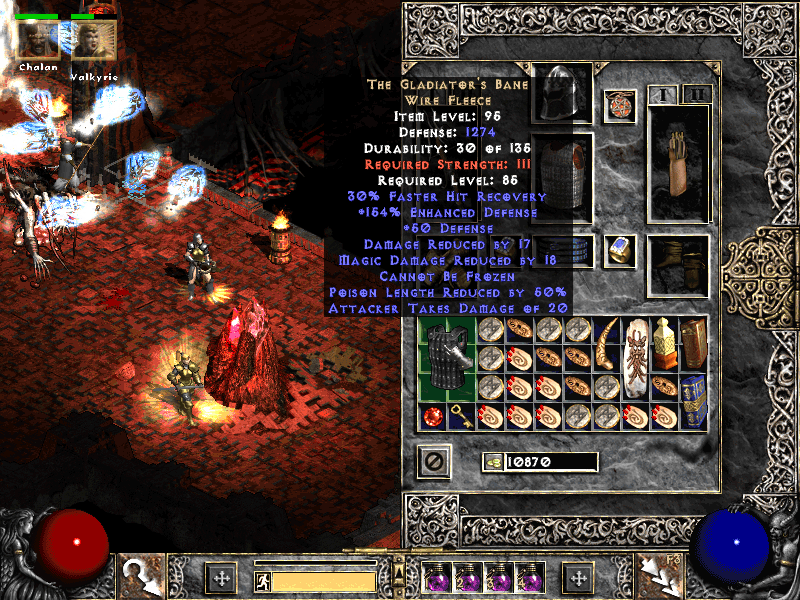Select the Chalan mercenary portrait
Image resolution: width=800 pixels, height=600 pixels.
[37, 41]
